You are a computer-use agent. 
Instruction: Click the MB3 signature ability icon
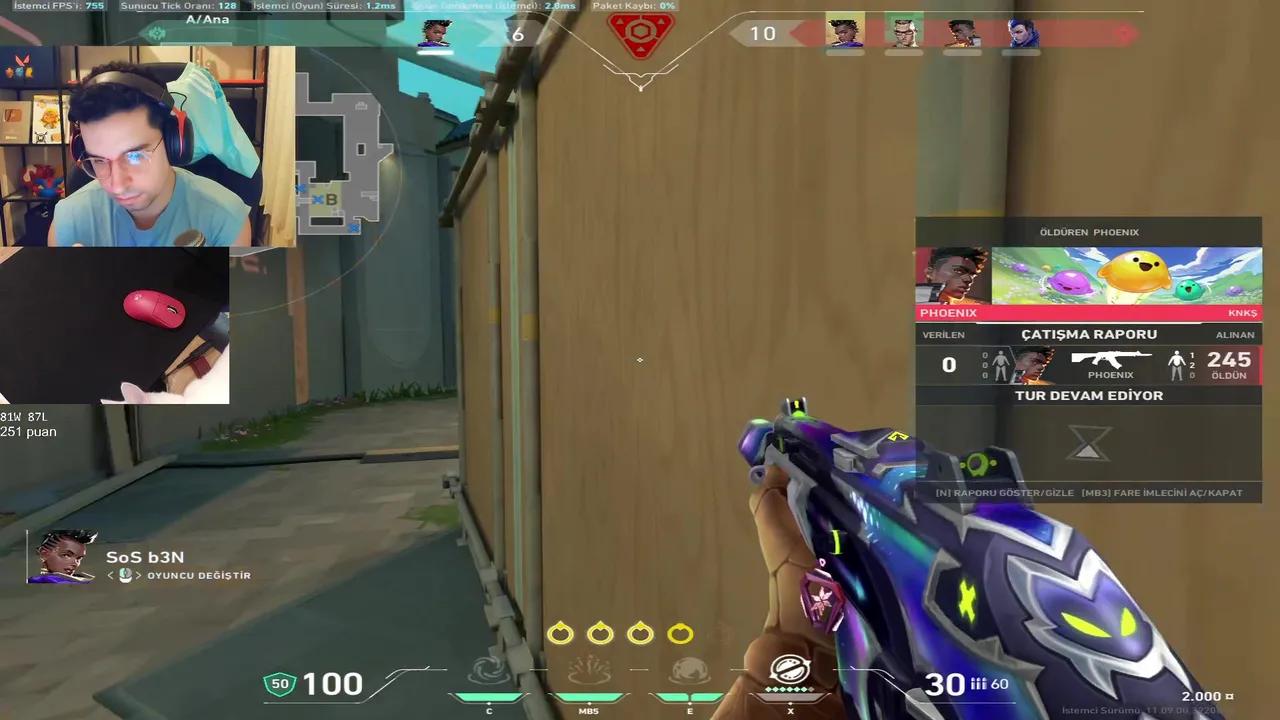[589, 672]
